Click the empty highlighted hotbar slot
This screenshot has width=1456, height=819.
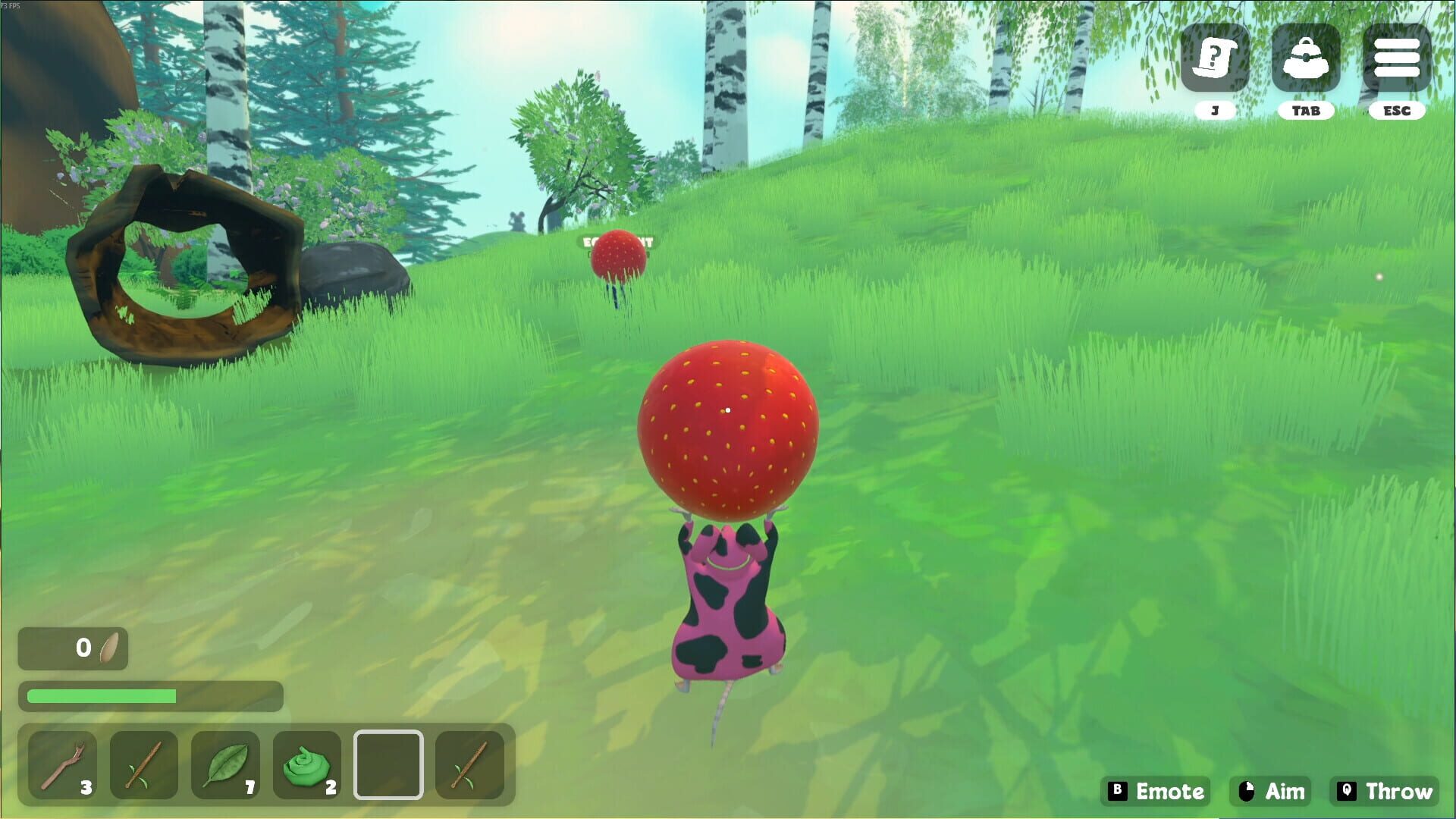coord(390,764)
